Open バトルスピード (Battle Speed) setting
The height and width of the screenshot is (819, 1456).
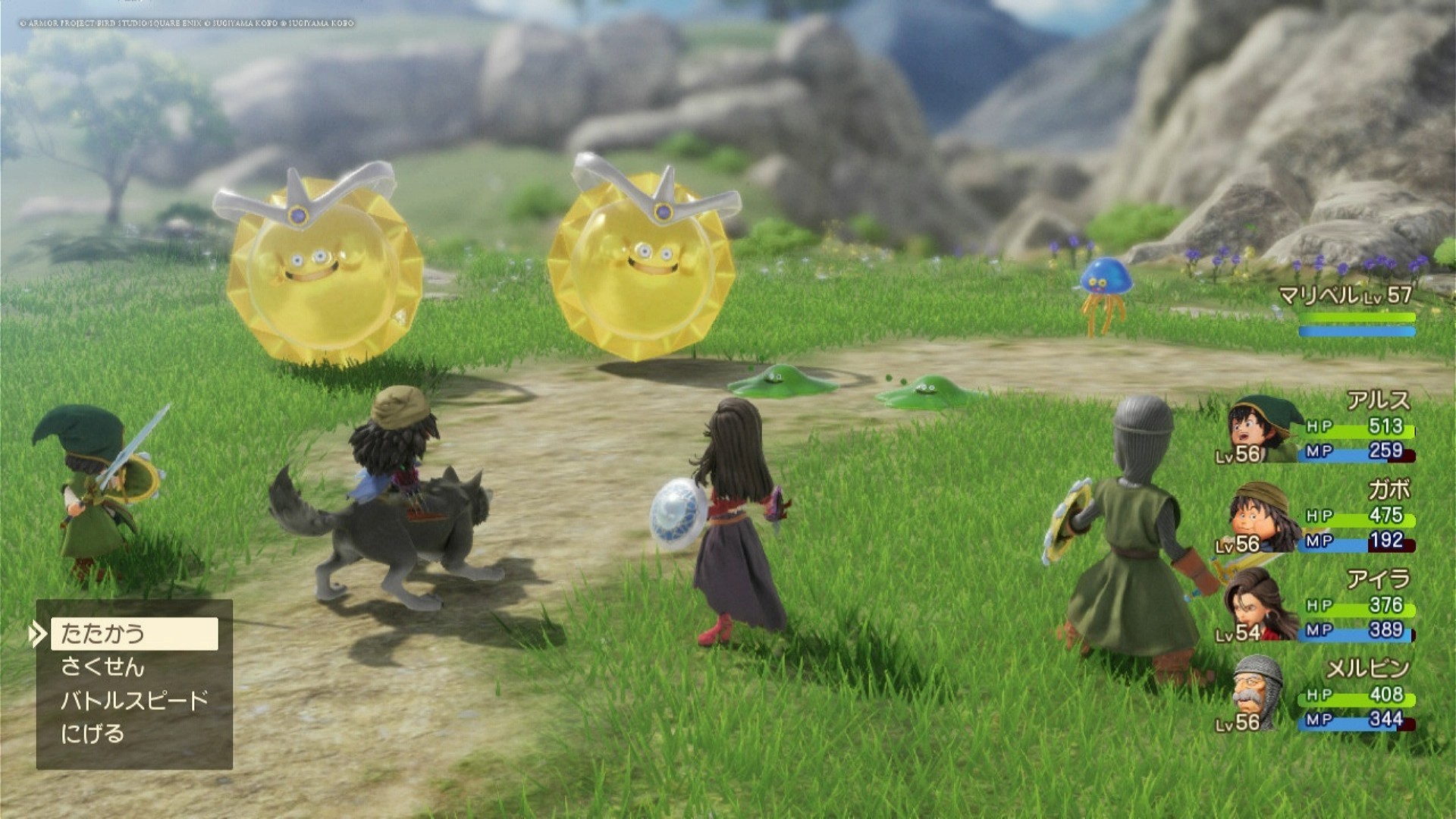point(134,701)
